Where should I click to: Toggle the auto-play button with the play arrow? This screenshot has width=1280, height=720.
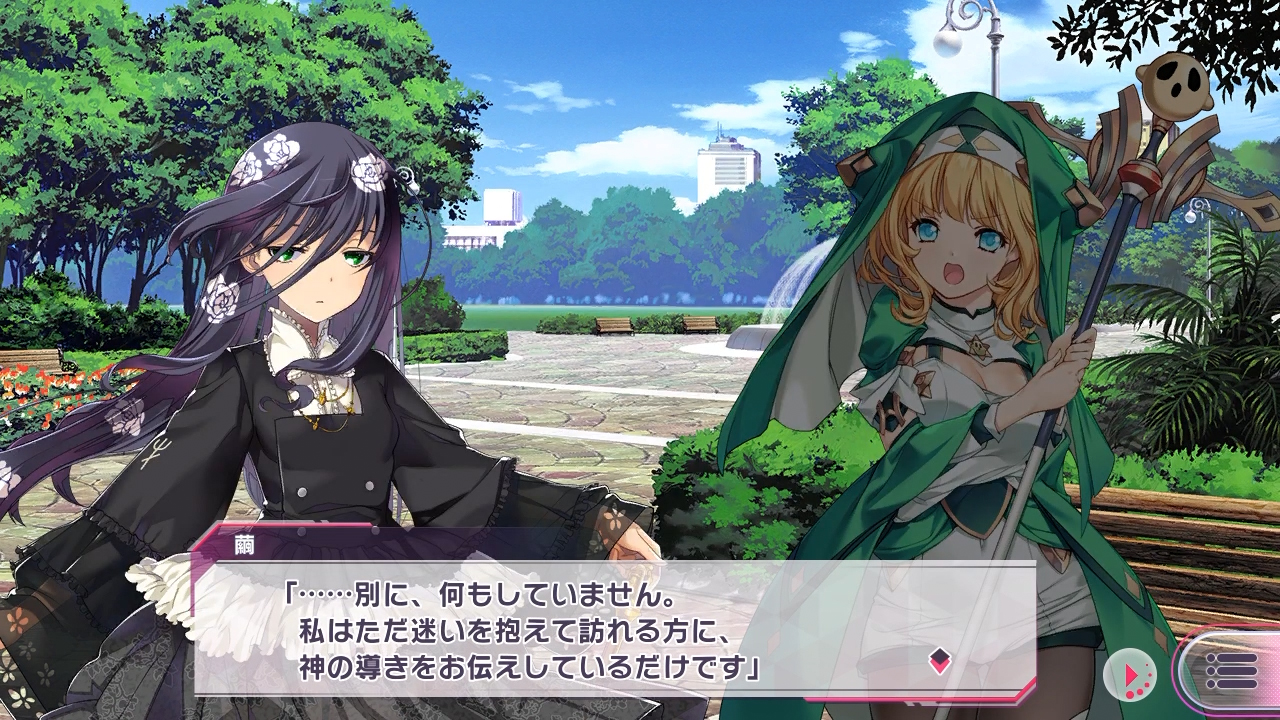(x=1130, y=675)
